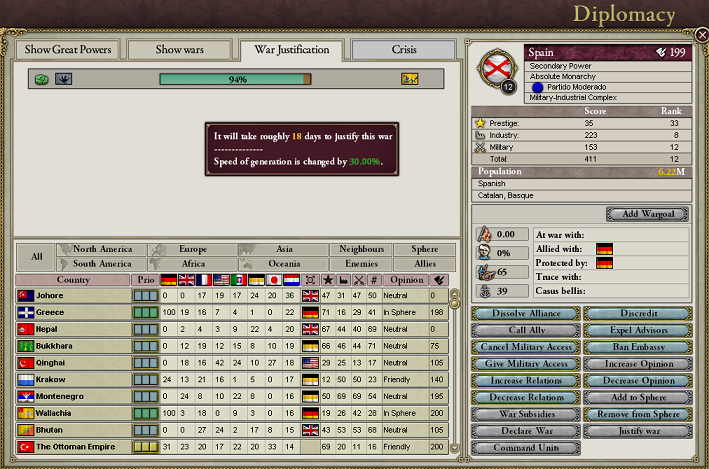The image size is (709, 469).
Task: Open the Show wars tab
Action: pyautogui.click(x=180, y=49)
